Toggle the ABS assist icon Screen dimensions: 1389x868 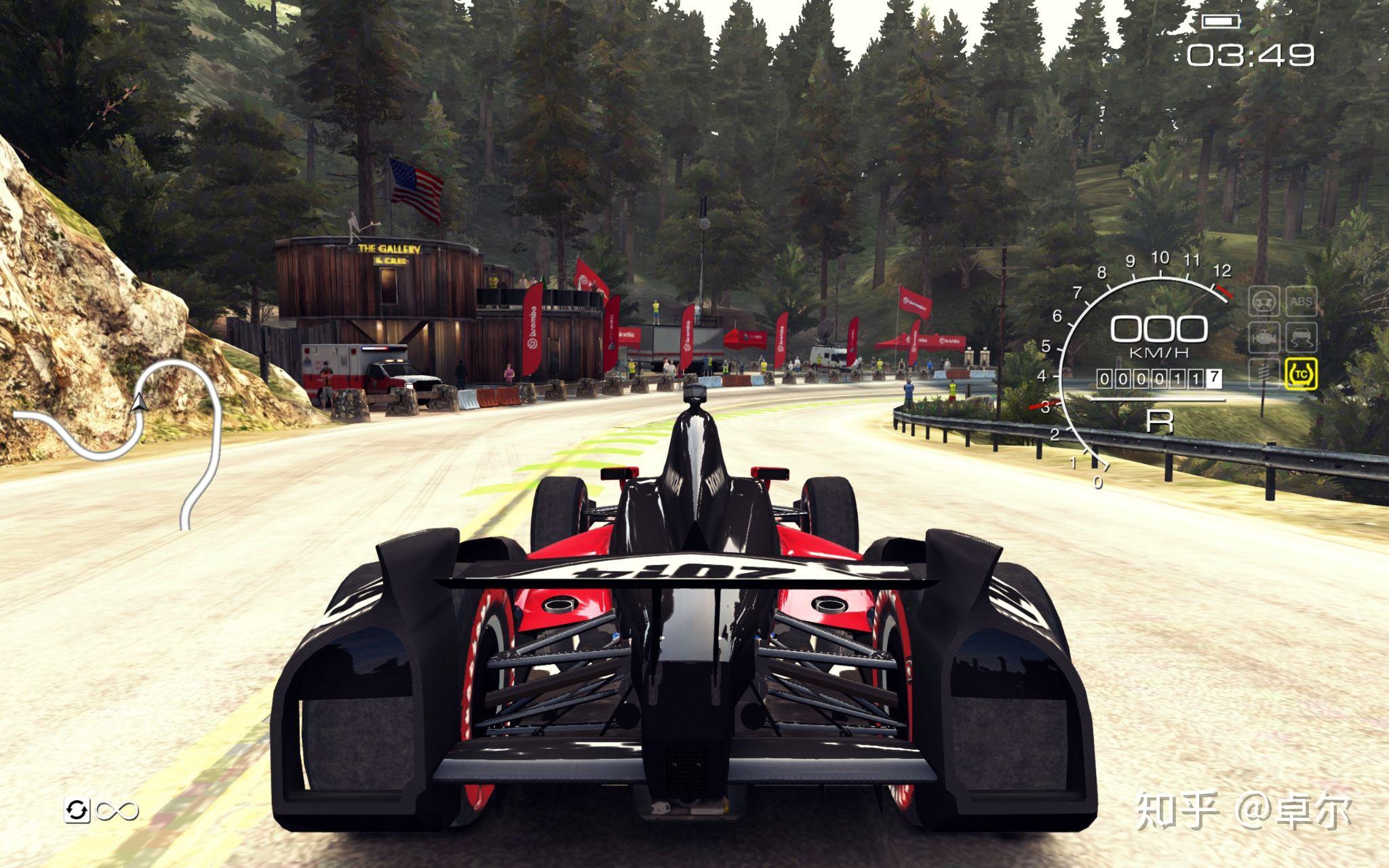pos(1300,301)
